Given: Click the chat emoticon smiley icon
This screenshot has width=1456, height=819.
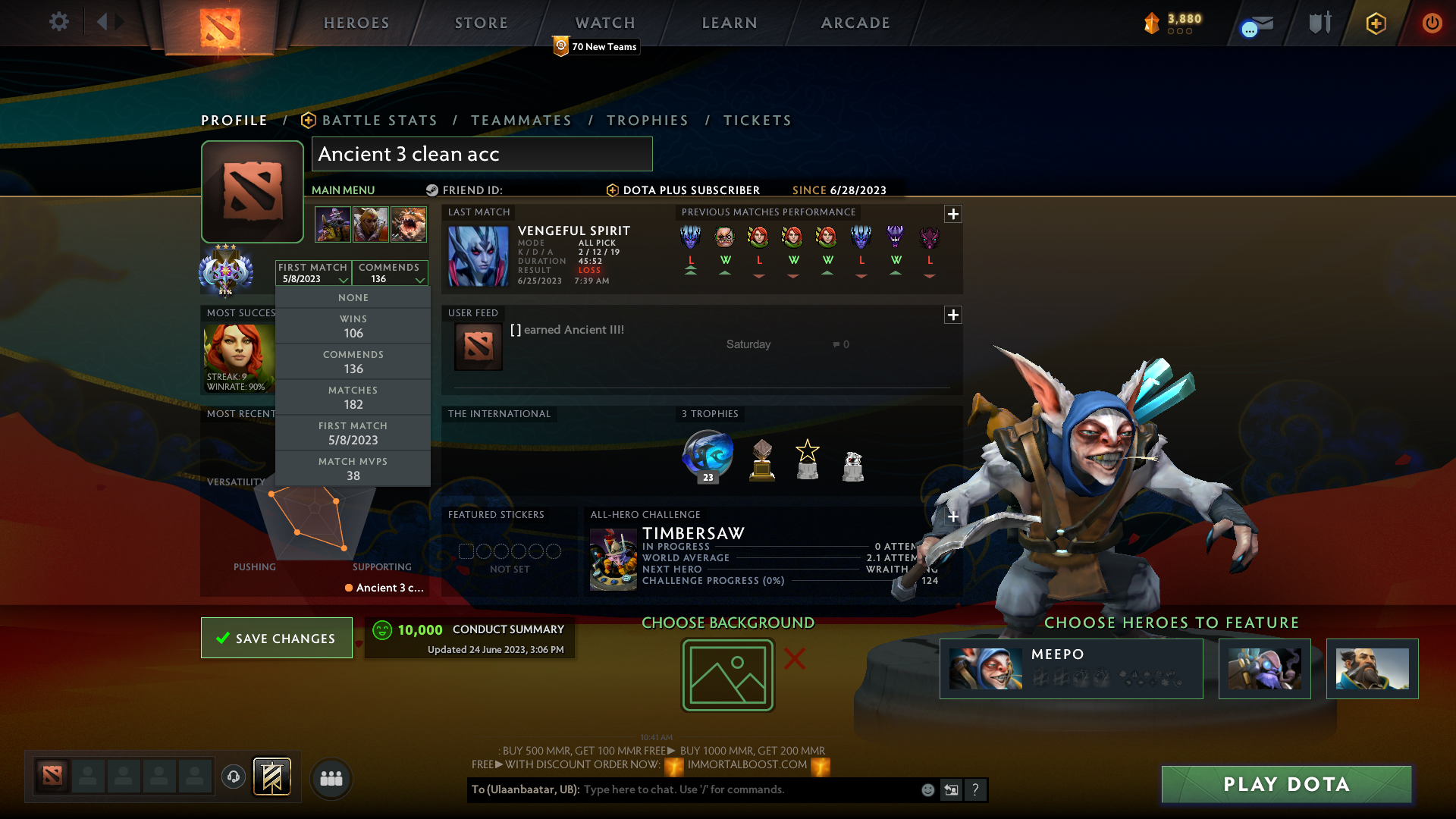Looking at the screenshot, I should point(927,789).
